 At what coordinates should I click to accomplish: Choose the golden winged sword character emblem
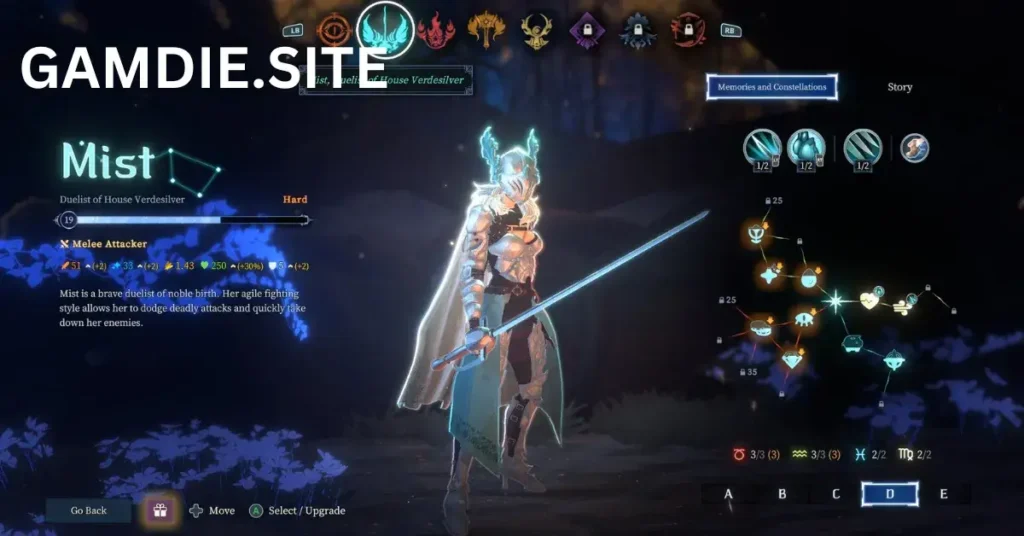487,30
